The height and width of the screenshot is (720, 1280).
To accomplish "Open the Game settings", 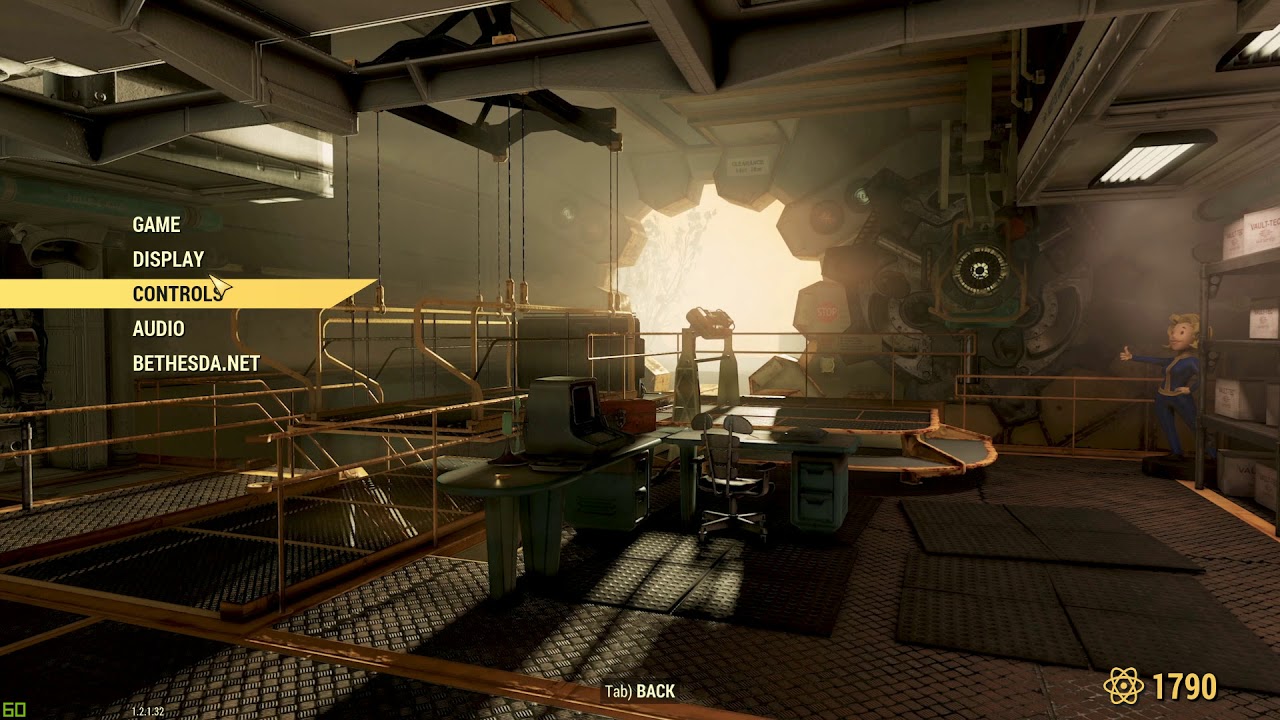I will tap(157, 225).
